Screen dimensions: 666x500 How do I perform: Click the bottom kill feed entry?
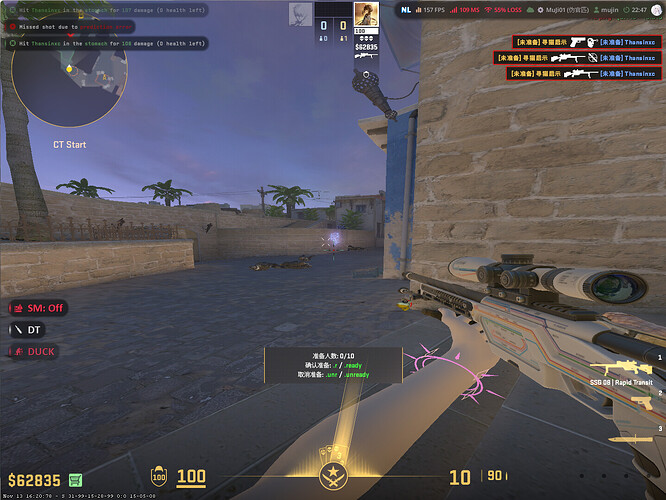pos(573,73)
